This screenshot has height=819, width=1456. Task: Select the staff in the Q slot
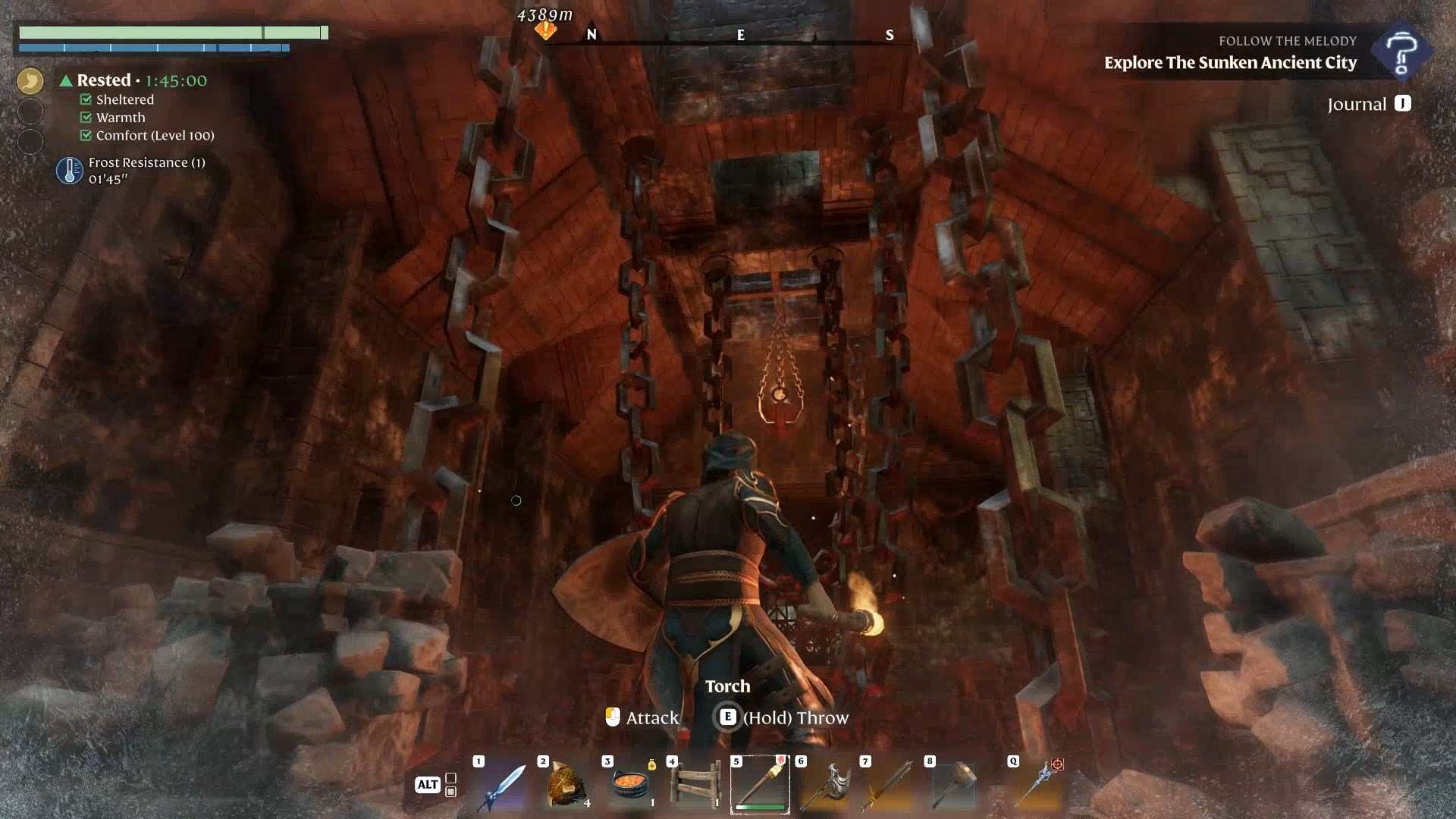click(1037, 786)
